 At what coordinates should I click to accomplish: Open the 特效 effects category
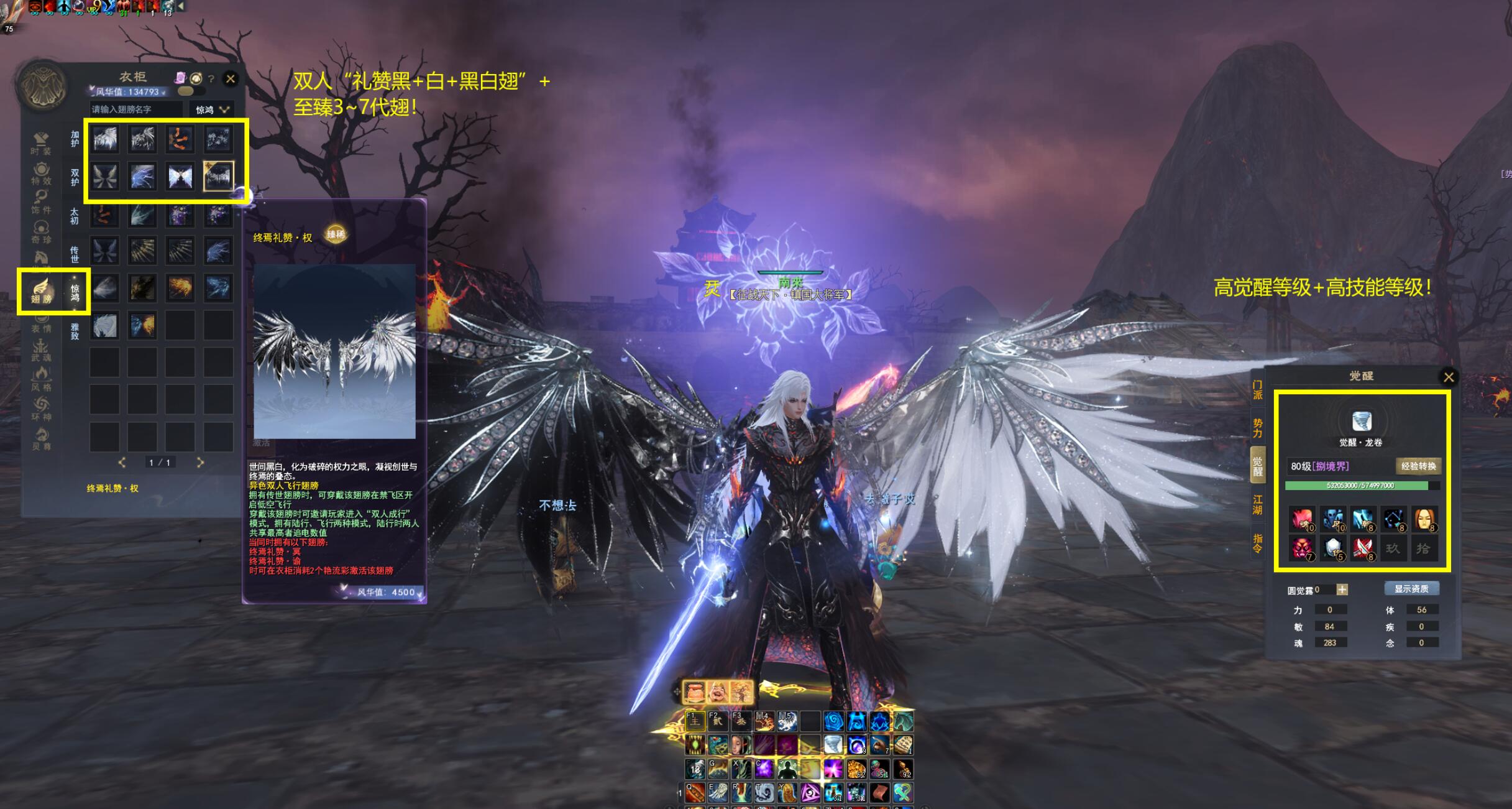coord(41,173)
